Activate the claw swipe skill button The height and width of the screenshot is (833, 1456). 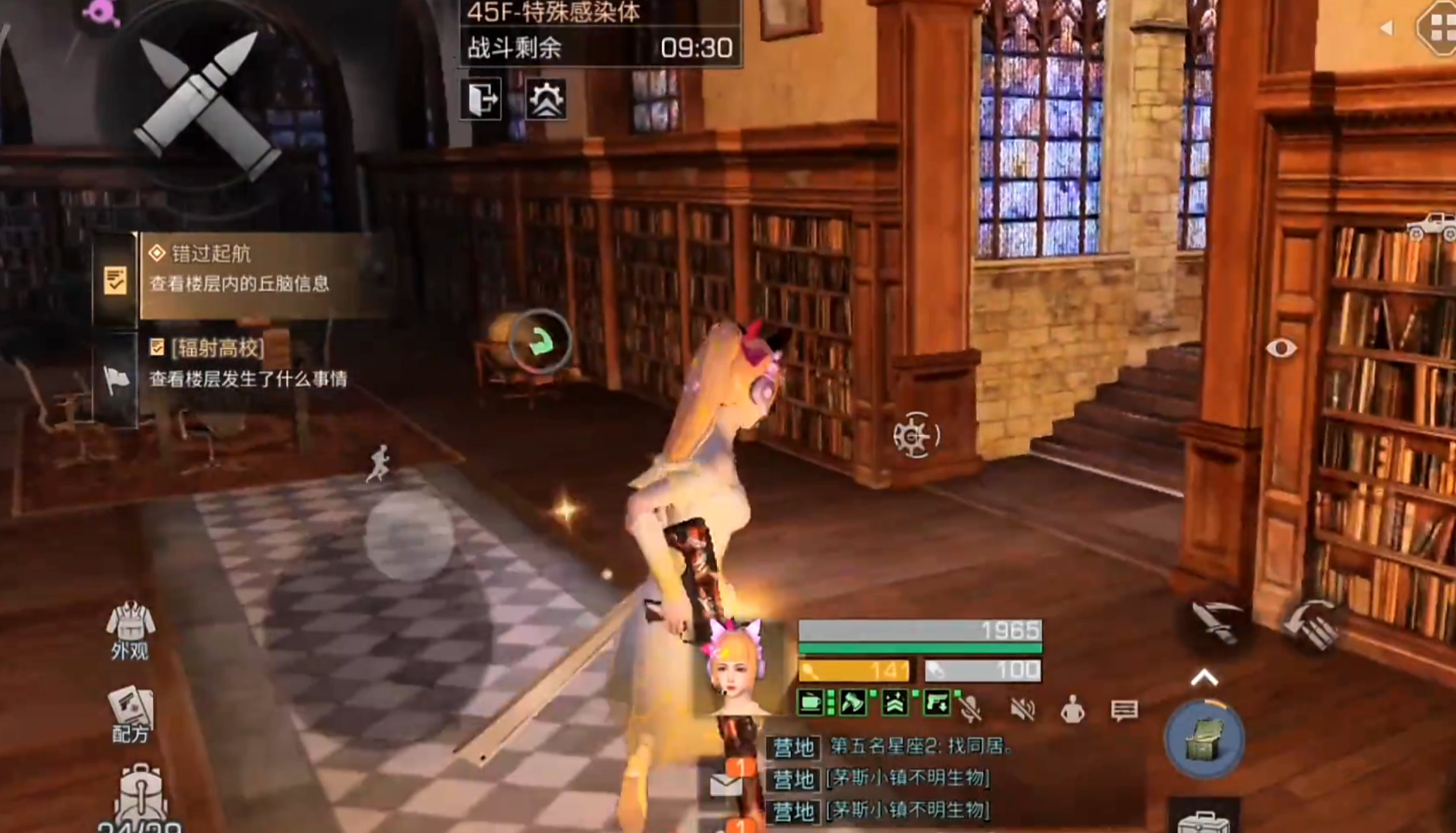click(x=1312, y=624)
